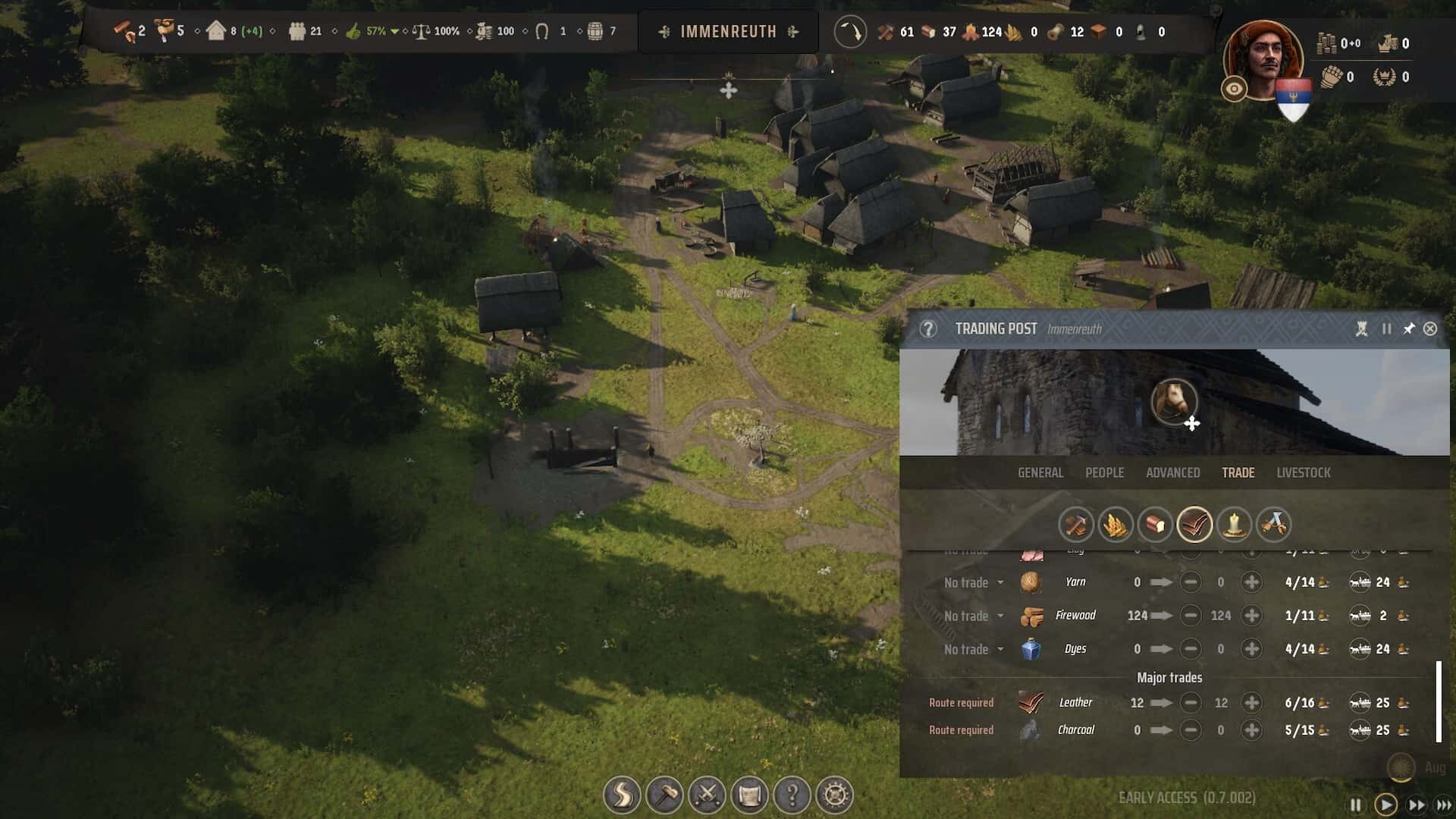The height and width of the screenshot is (819, 1456).
Task: Pause the game speed
Action: point(1355,805)
